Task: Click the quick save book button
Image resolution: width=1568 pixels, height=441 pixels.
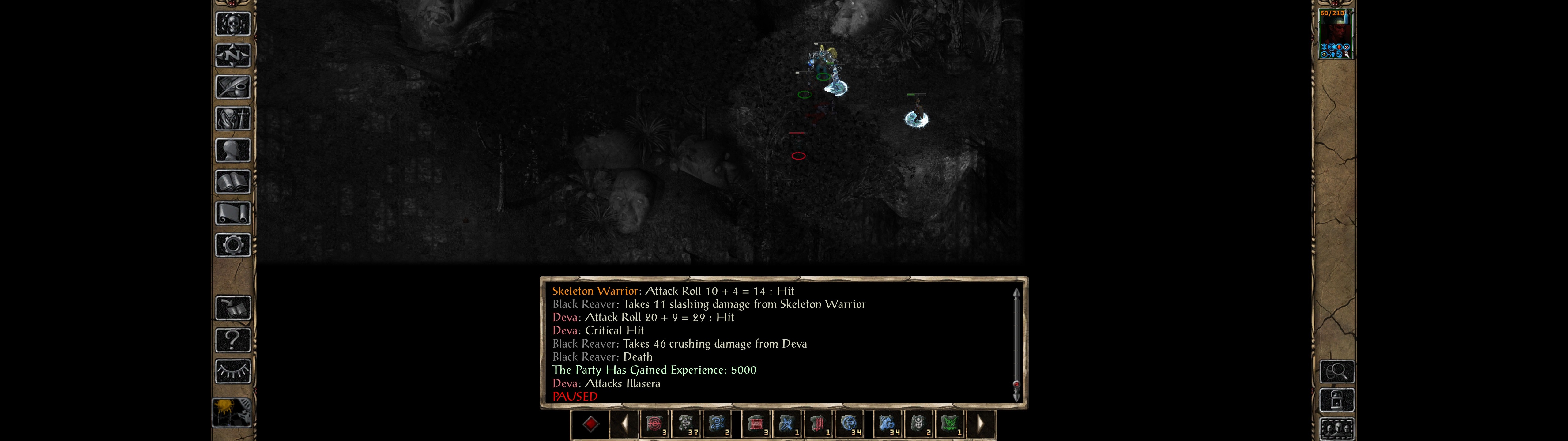Action: click(232, 308)
